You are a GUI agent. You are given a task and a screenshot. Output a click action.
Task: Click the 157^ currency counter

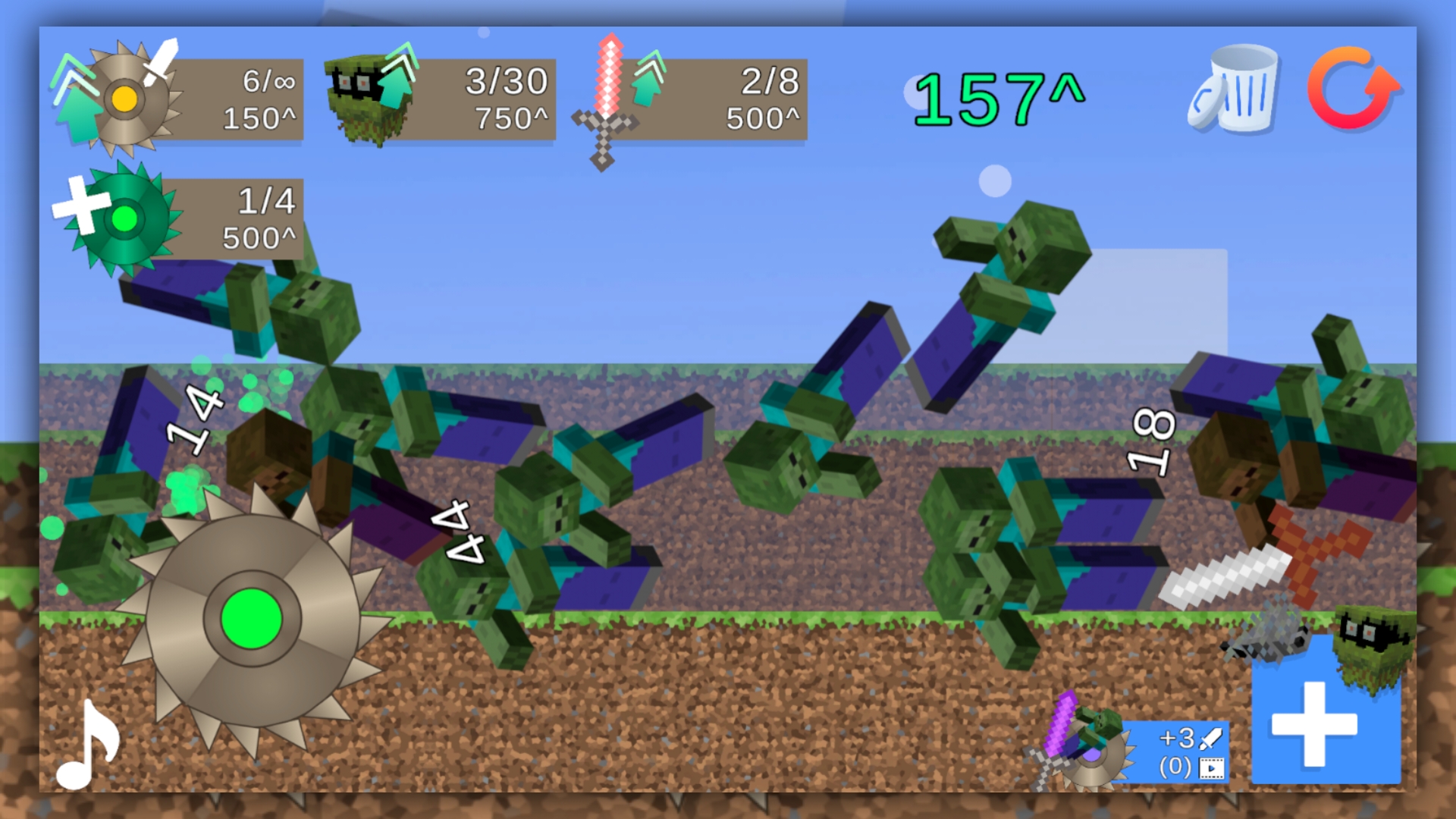[997, 95]
